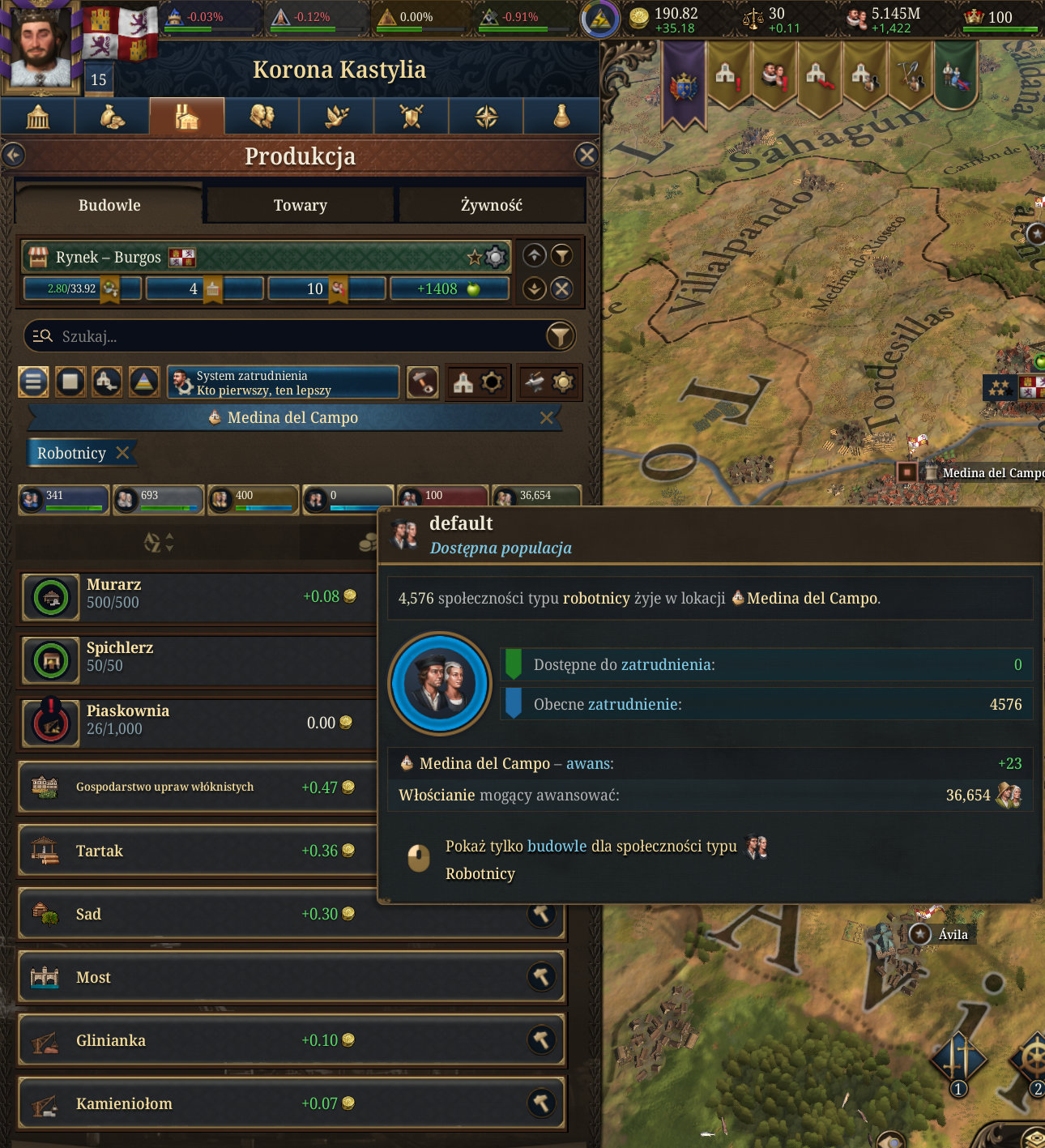The height and width of the screenshot is (1148, 1045).
Task: Build a Kamieniołom via hammer button
Action: (541, 1103)
